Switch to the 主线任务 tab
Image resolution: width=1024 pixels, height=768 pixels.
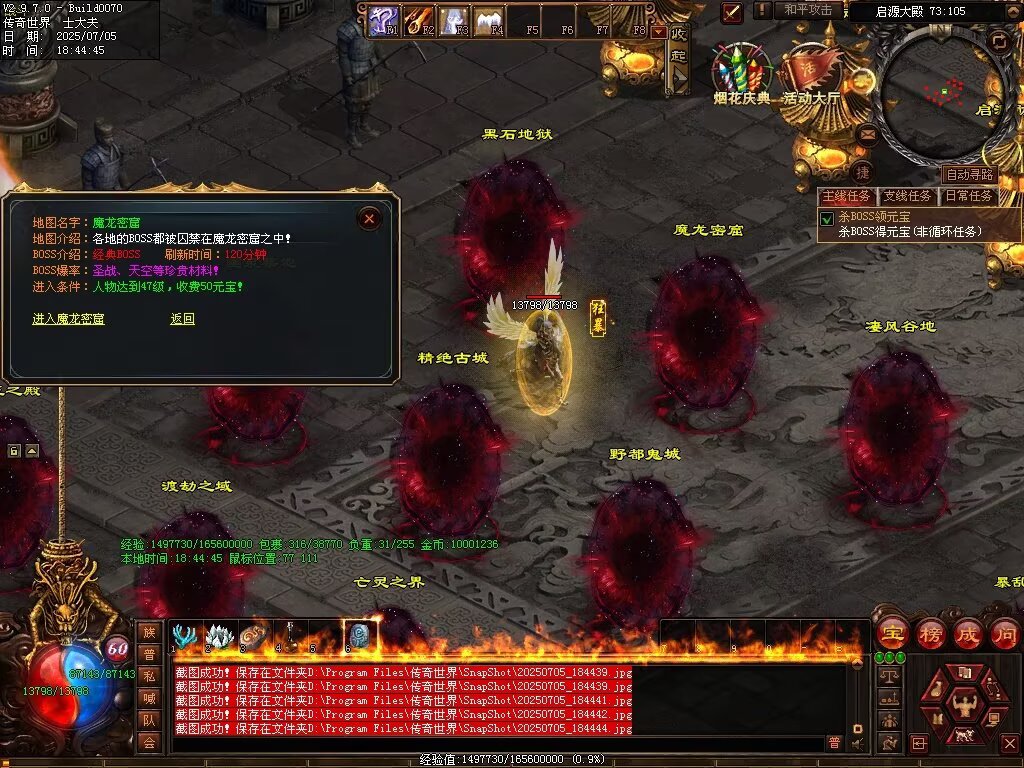pyautogui.click(x=846, y=196)
